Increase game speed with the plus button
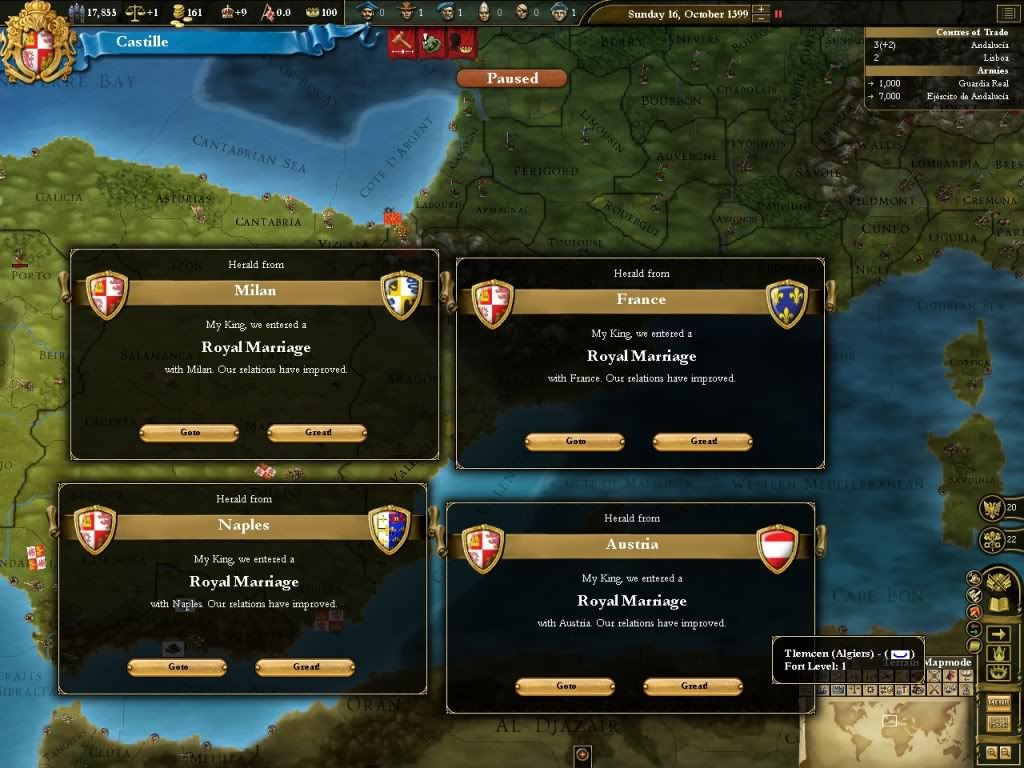The width and height of the screenshot is (1024, 768). tap(763, 10)
